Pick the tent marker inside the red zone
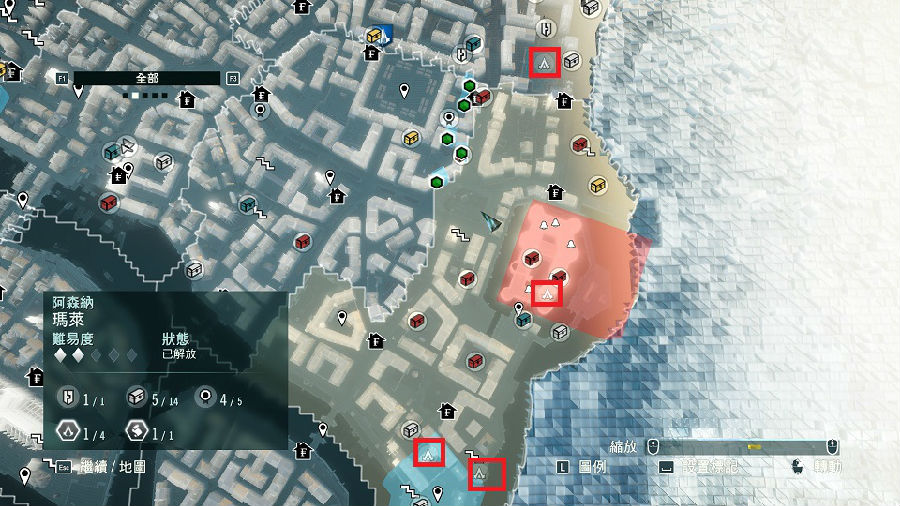 click(546, 293)
